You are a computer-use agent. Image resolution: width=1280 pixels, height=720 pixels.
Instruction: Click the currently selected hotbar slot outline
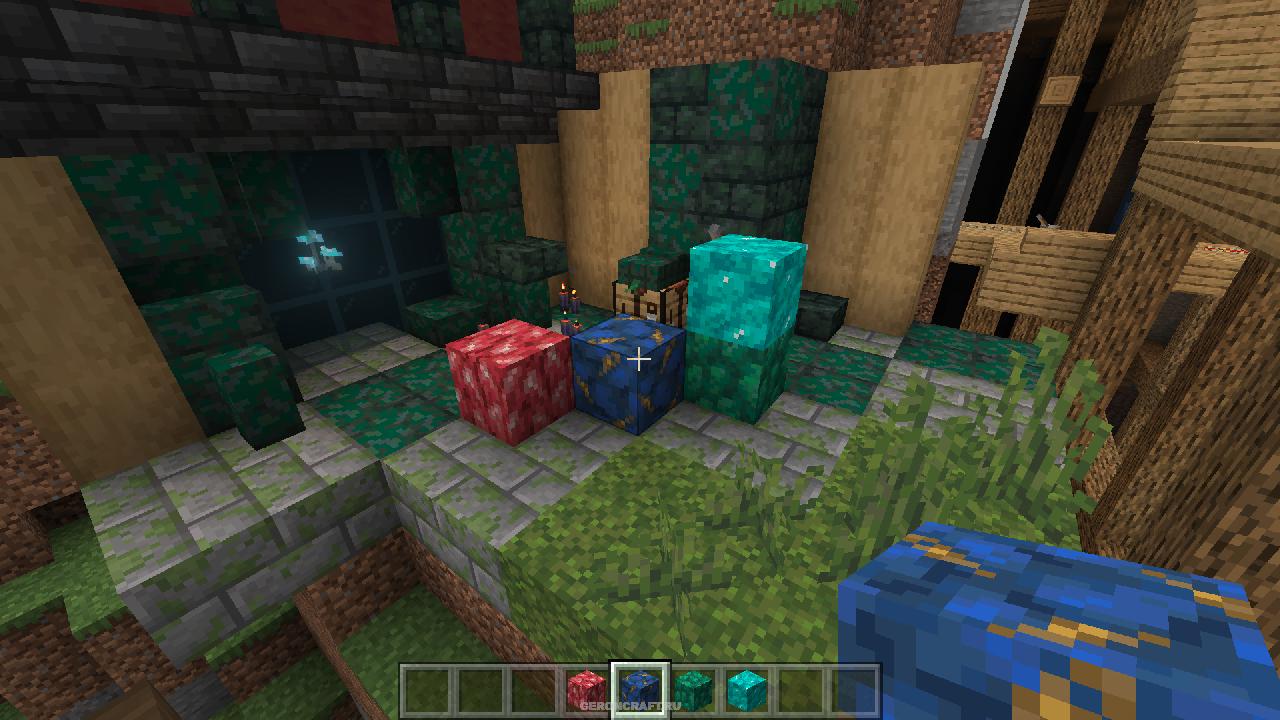click(640, 687)
